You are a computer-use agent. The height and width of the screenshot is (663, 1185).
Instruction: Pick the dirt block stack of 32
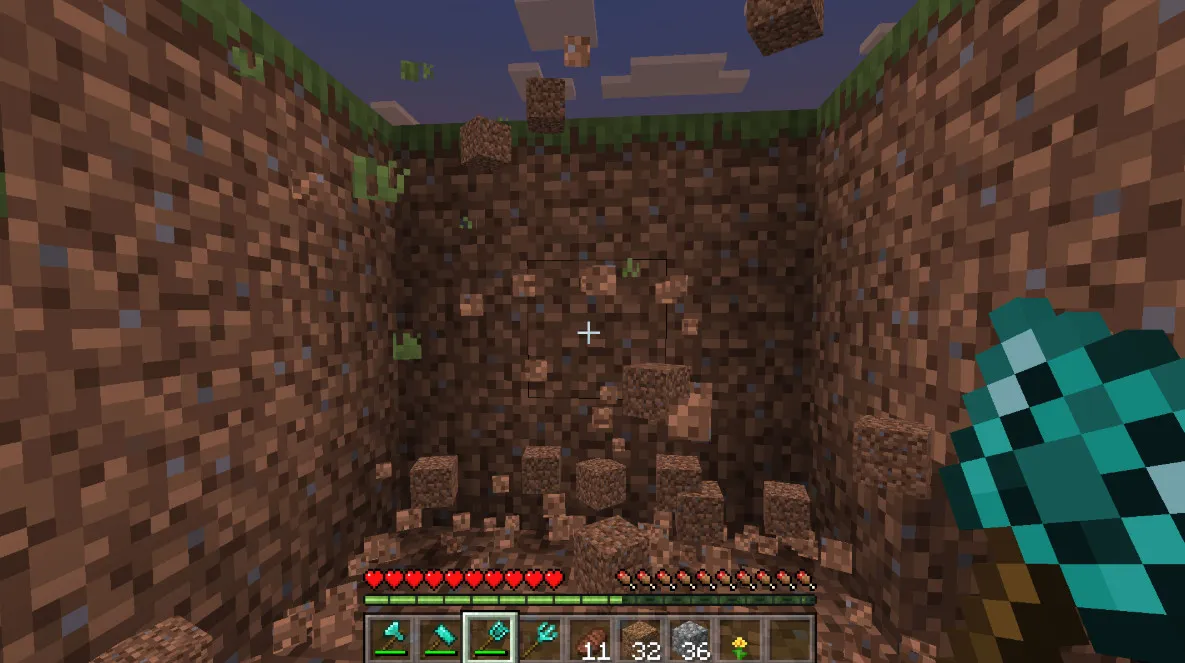coord(641,637)
